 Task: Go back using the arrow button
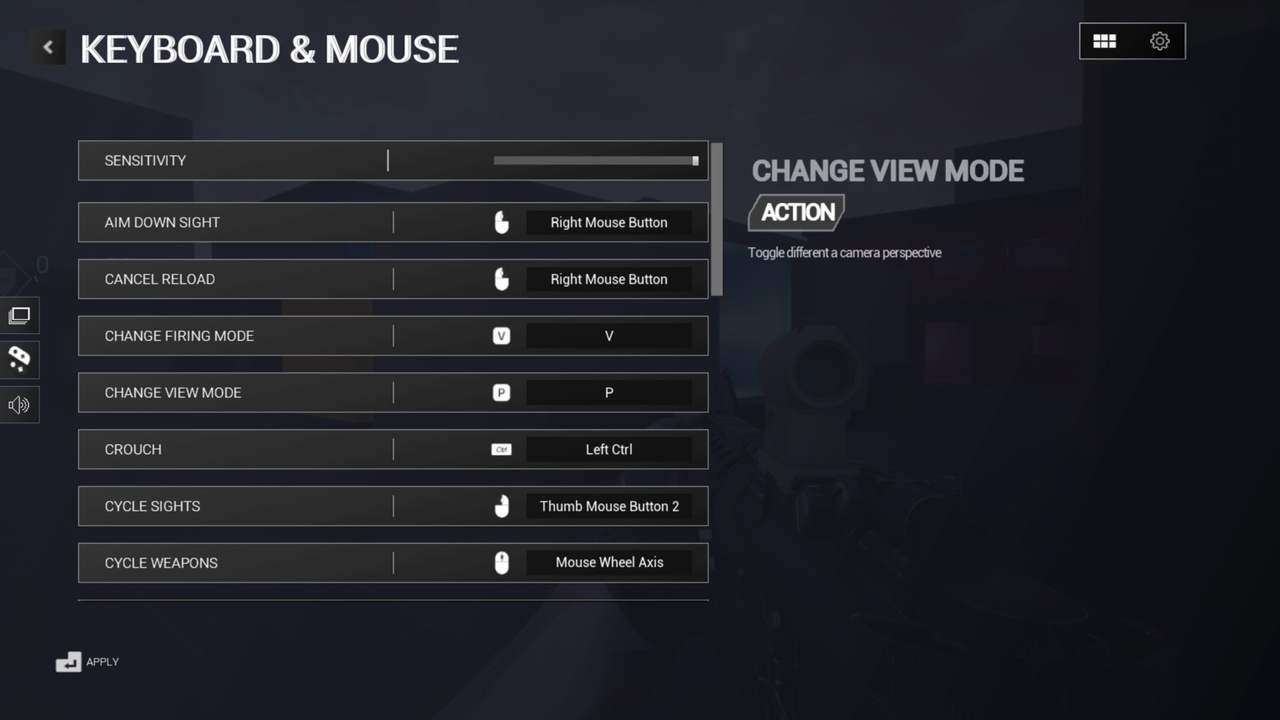pyautogui.click(x=47, y=46)
